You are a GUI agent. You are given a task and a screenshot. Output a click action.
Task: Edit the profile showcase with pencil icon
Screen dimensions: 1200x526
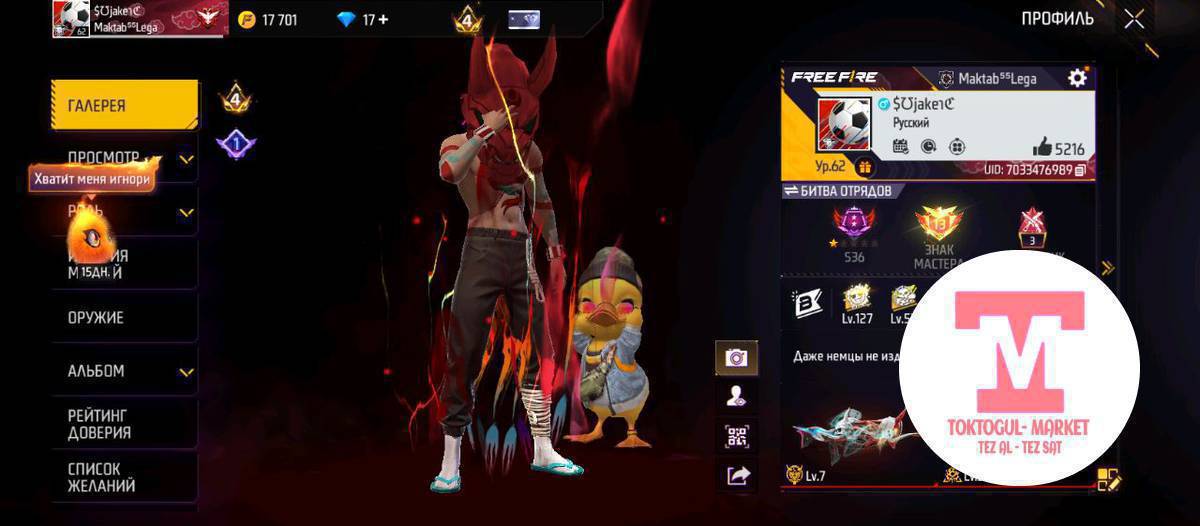(x=1109, y=480)
